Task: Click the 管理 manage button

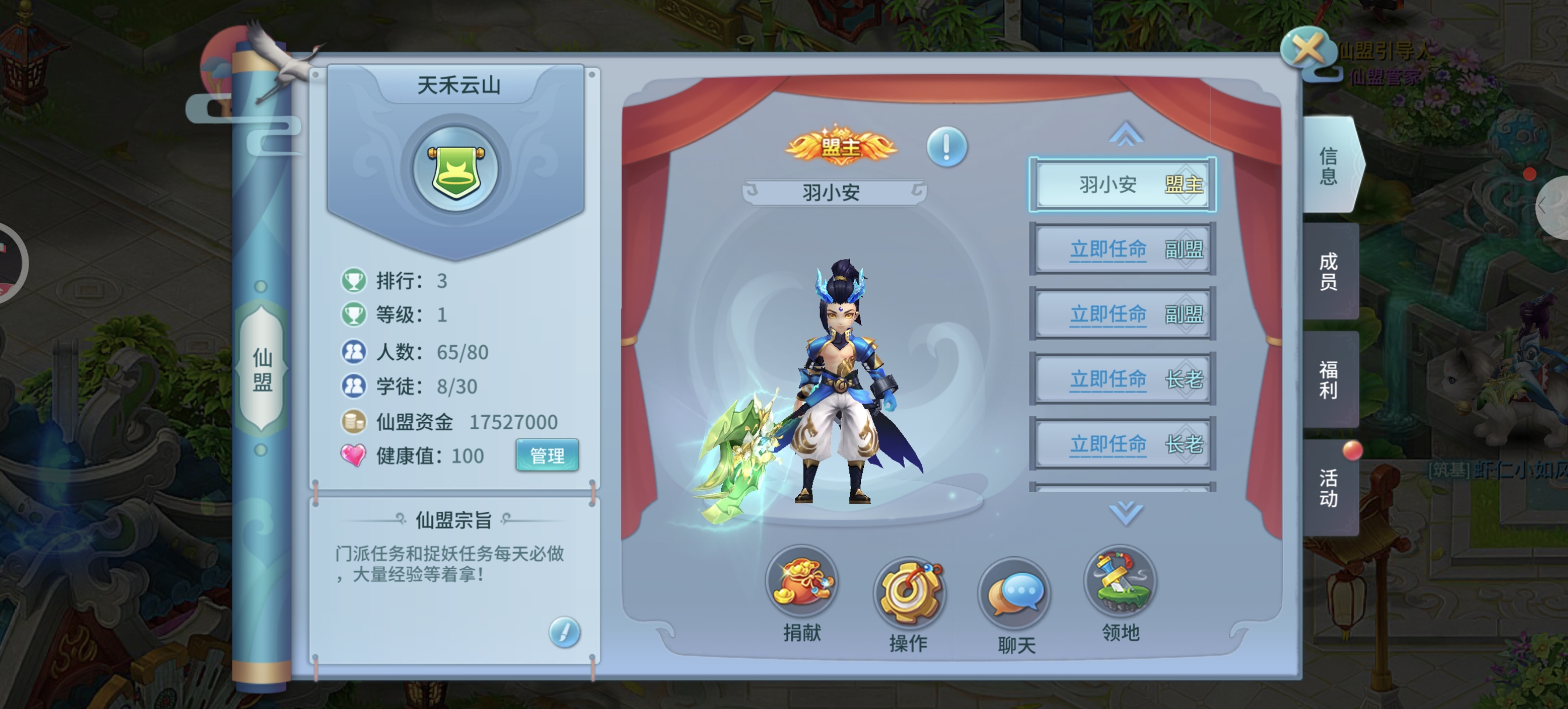Action: [547, 455]
